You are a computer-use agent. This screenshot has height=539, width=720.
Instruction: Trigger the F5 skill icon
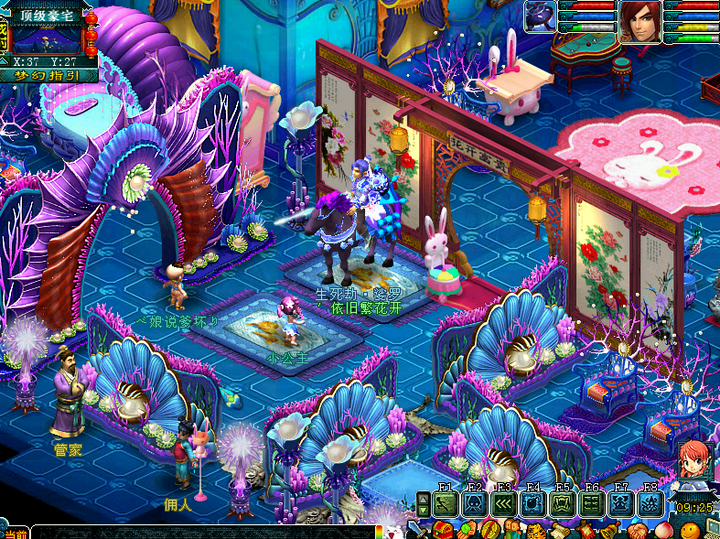(562, 503)
